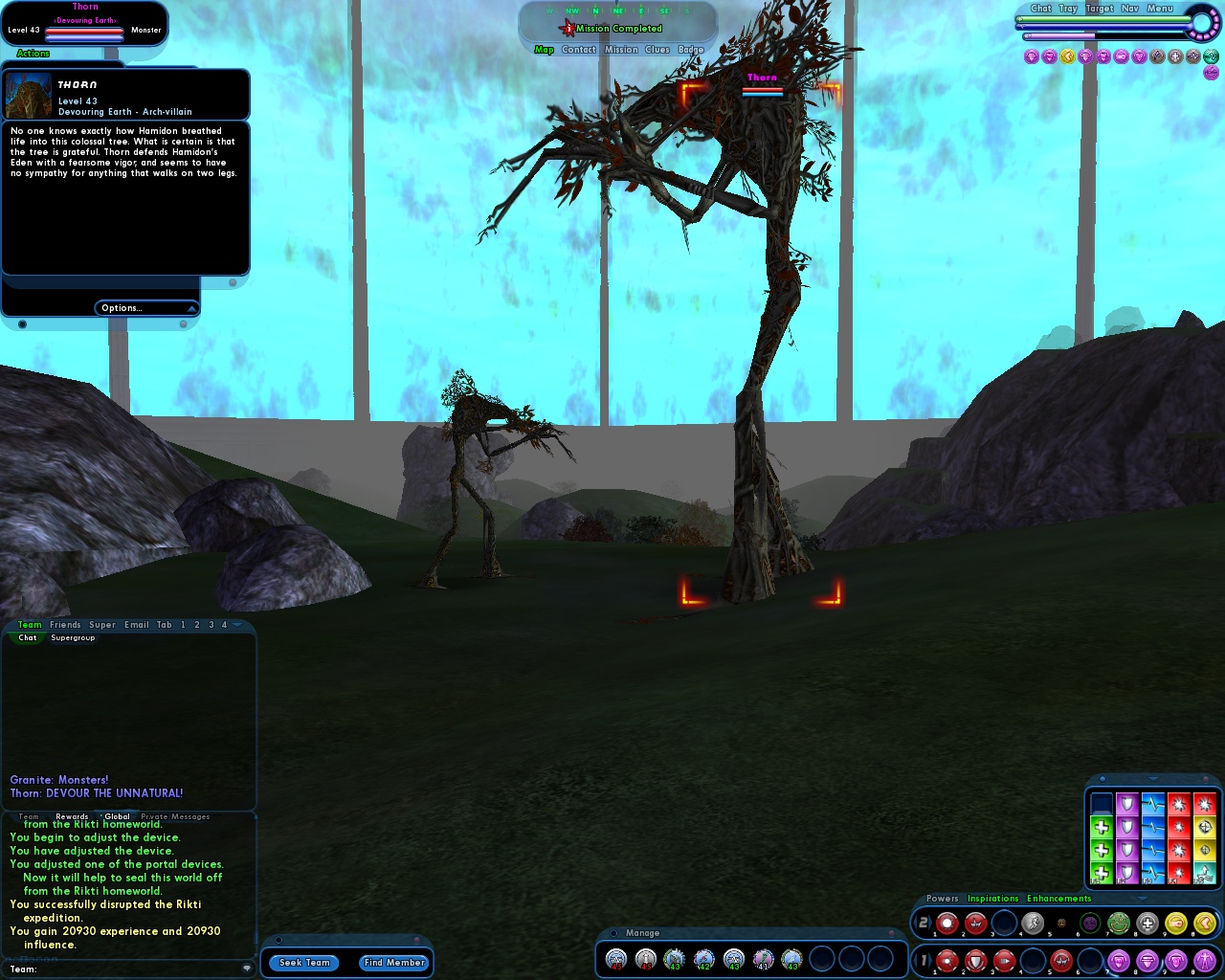
Task: Switch to the Global chat tab
Action: (116, 816)
